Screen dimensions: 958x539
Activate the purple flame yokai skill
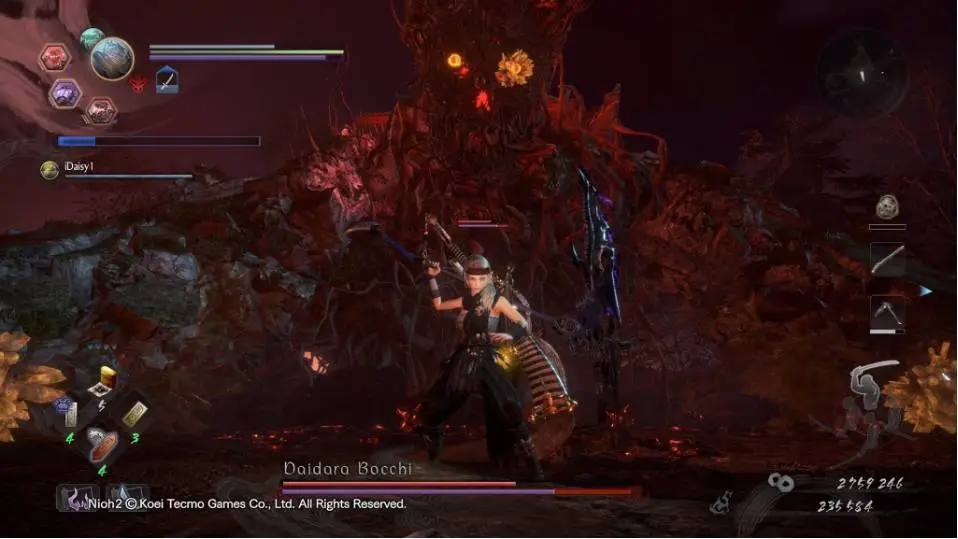(x=77, y=497)
